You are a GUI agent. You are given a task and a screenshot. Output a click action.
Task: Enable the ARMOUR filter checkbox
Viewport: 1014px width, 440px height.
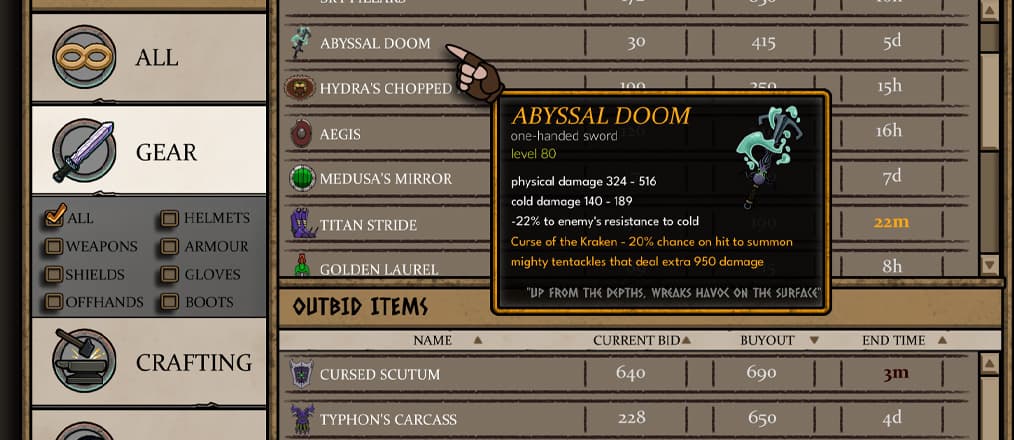(x=169, y=246)
